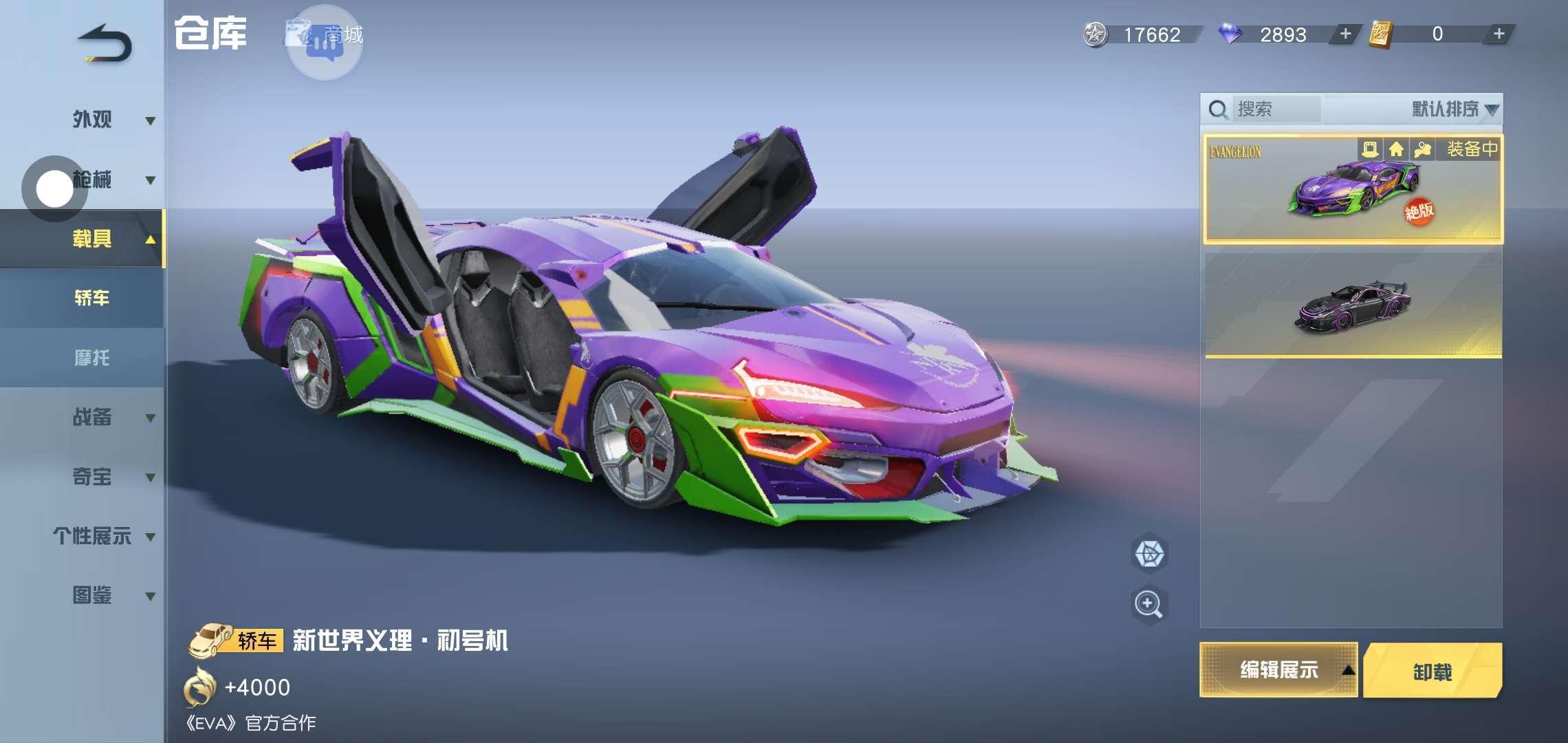
Task: Switch to the 摩托 motorcycle subcategory
Action: 92,358
